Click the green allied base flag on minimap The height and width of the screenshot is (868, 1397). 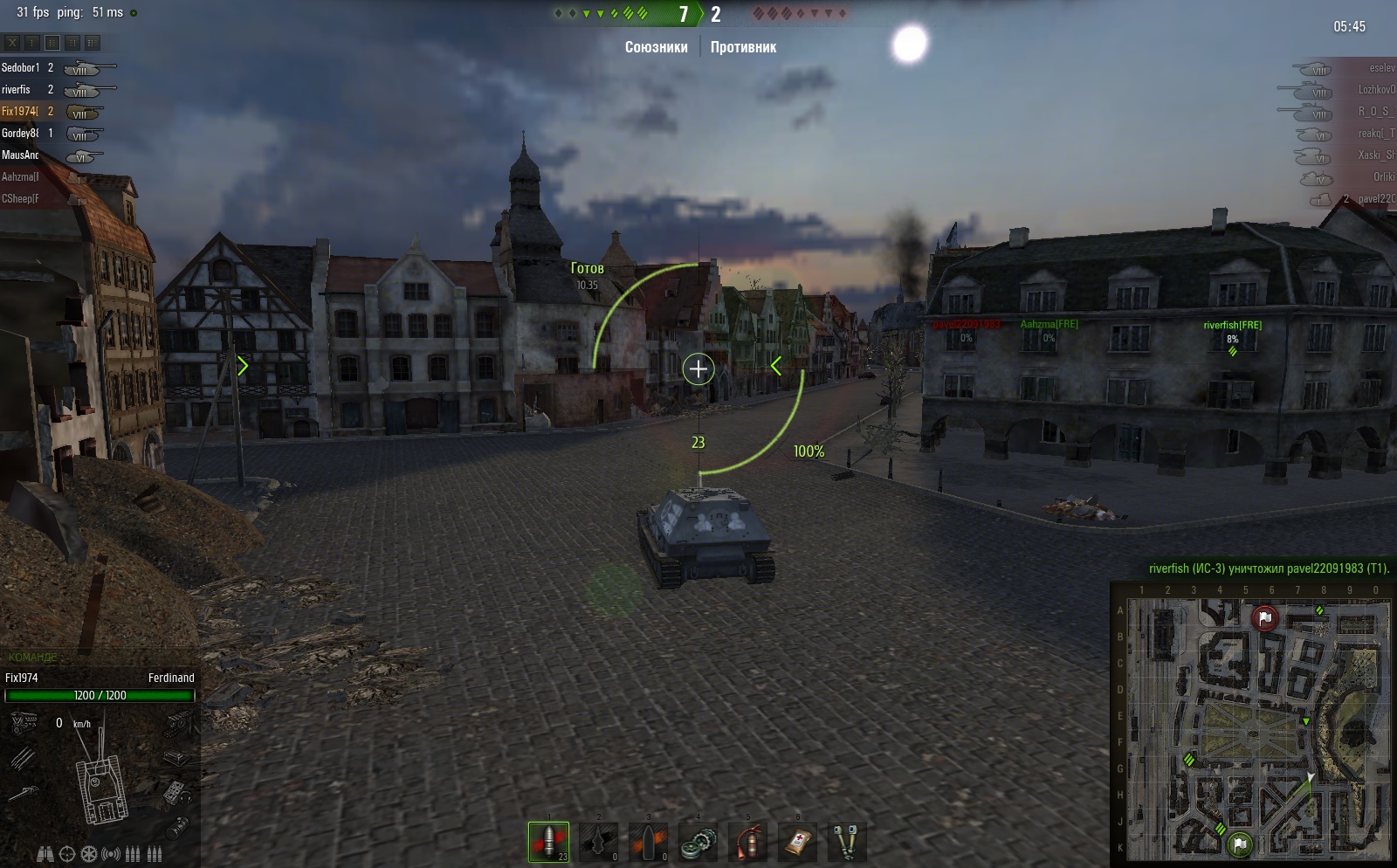click(x=1240, y=844)
